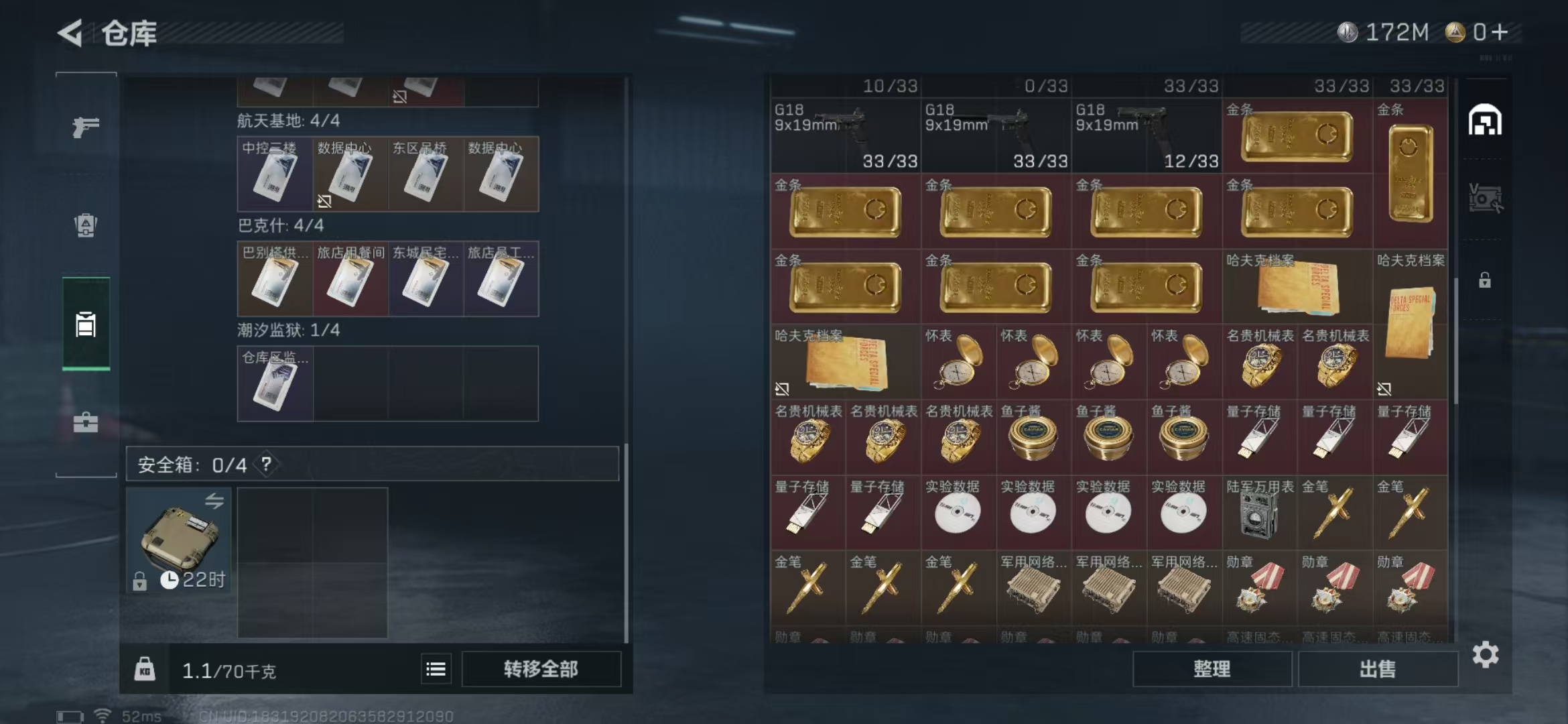
Task: Go back from the 仓库 screen
Action: pos(70,32)
